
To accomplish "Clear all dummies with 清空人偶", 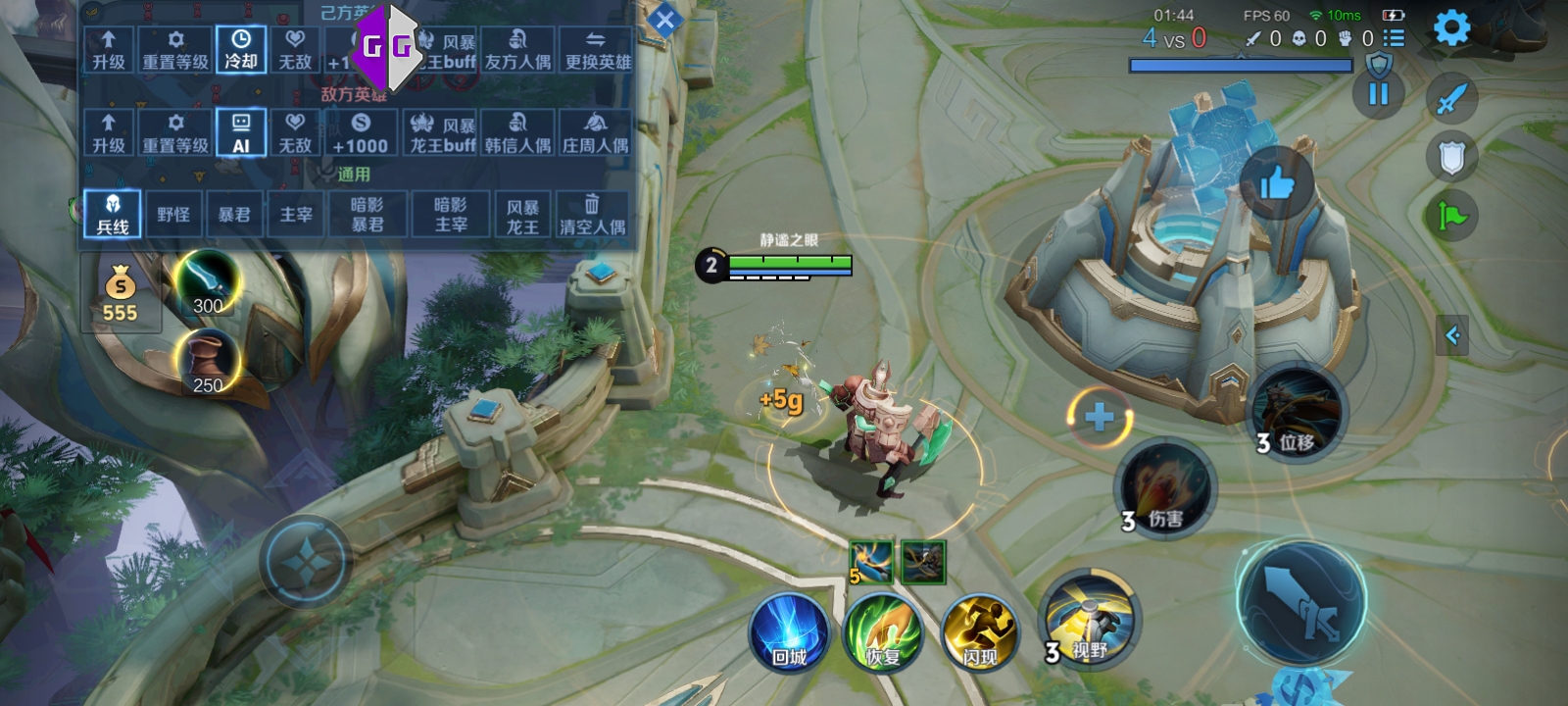I will click(x=592, y=214).
